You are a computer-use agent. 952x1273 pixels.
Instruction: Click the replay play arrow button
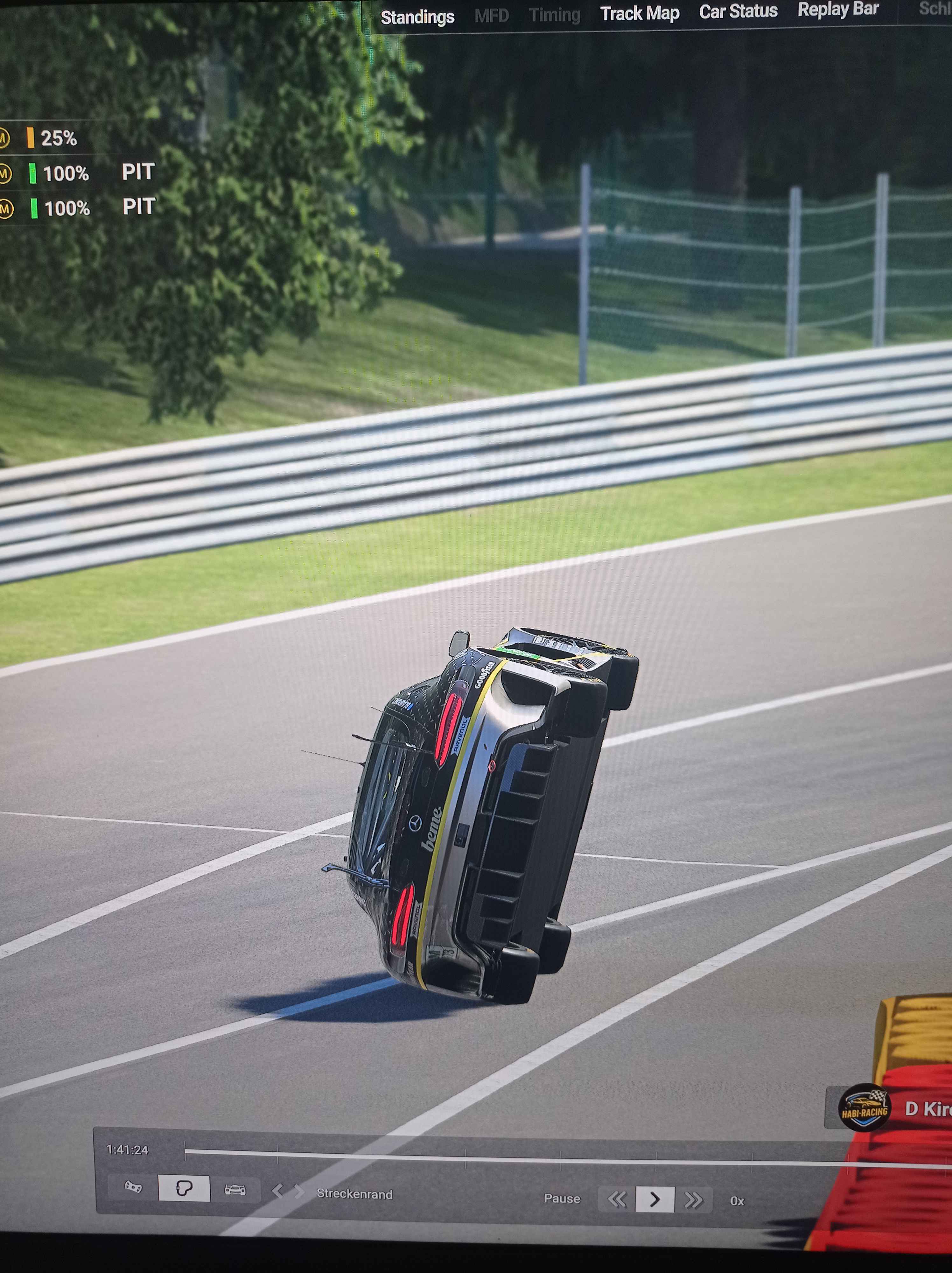(x=654, y=1199)
